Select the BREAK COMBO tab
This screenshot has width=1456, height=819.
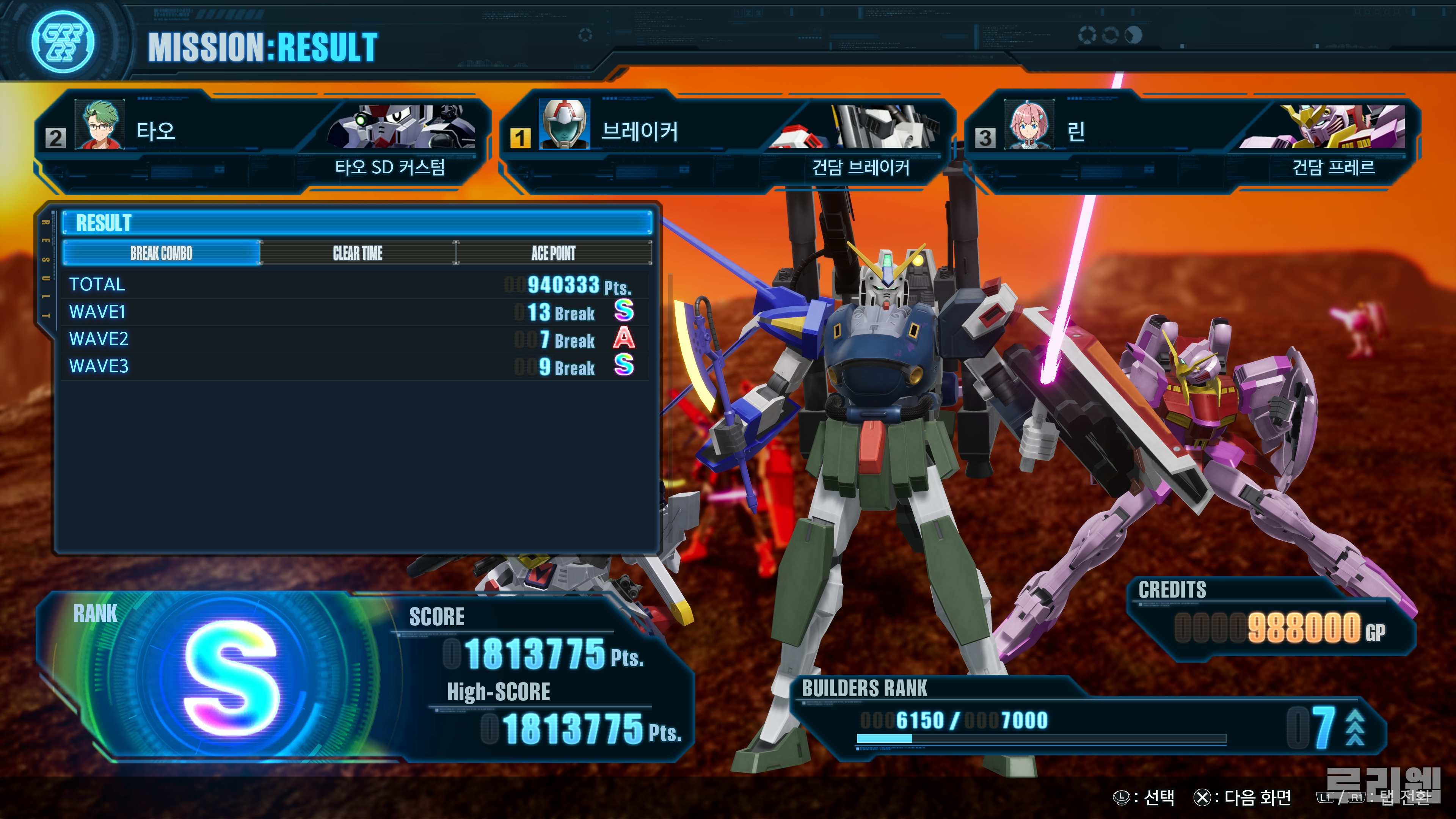[x=162, y=253]
